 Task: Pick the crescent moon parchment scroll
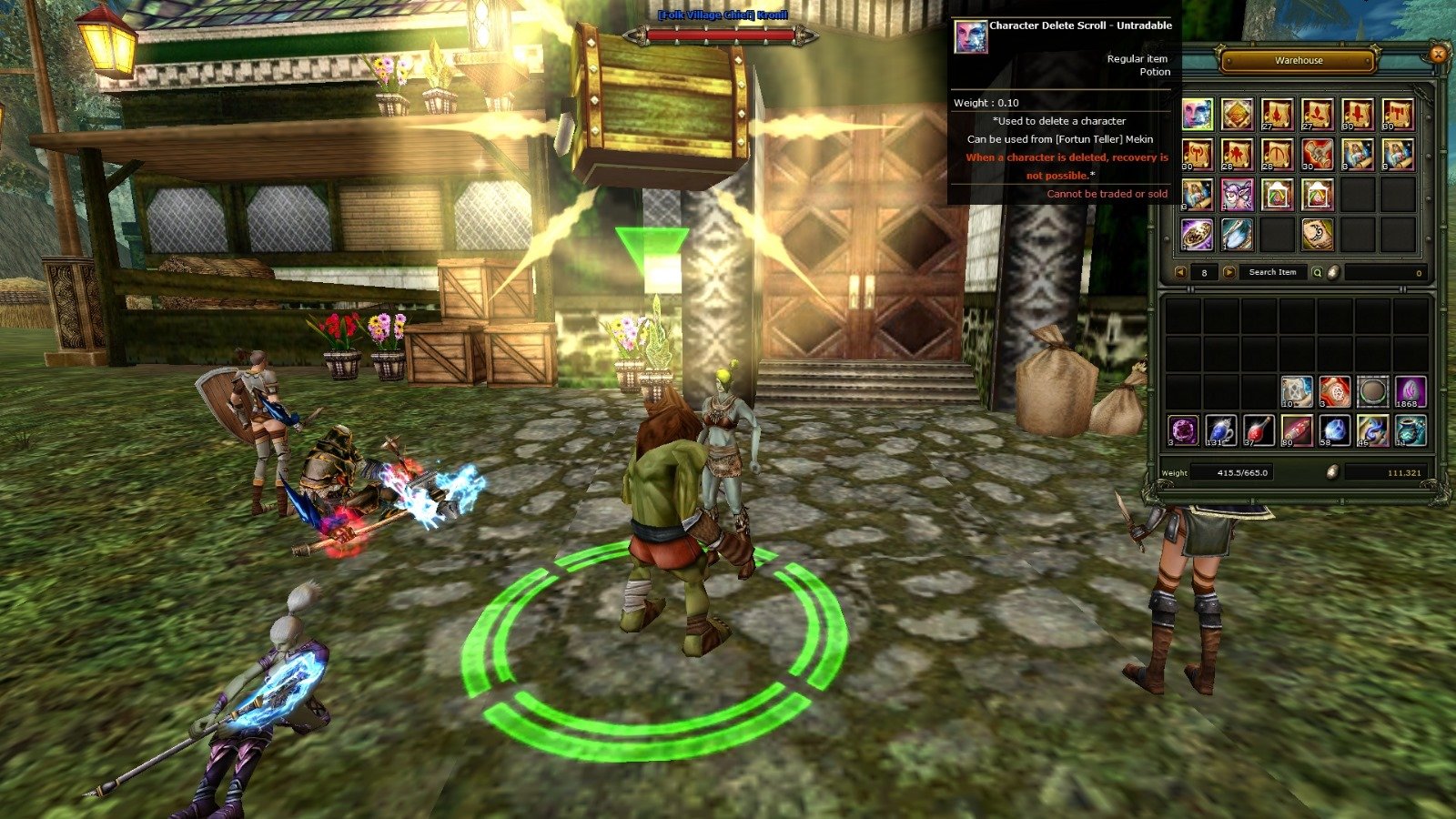(x=1318, y=235)
